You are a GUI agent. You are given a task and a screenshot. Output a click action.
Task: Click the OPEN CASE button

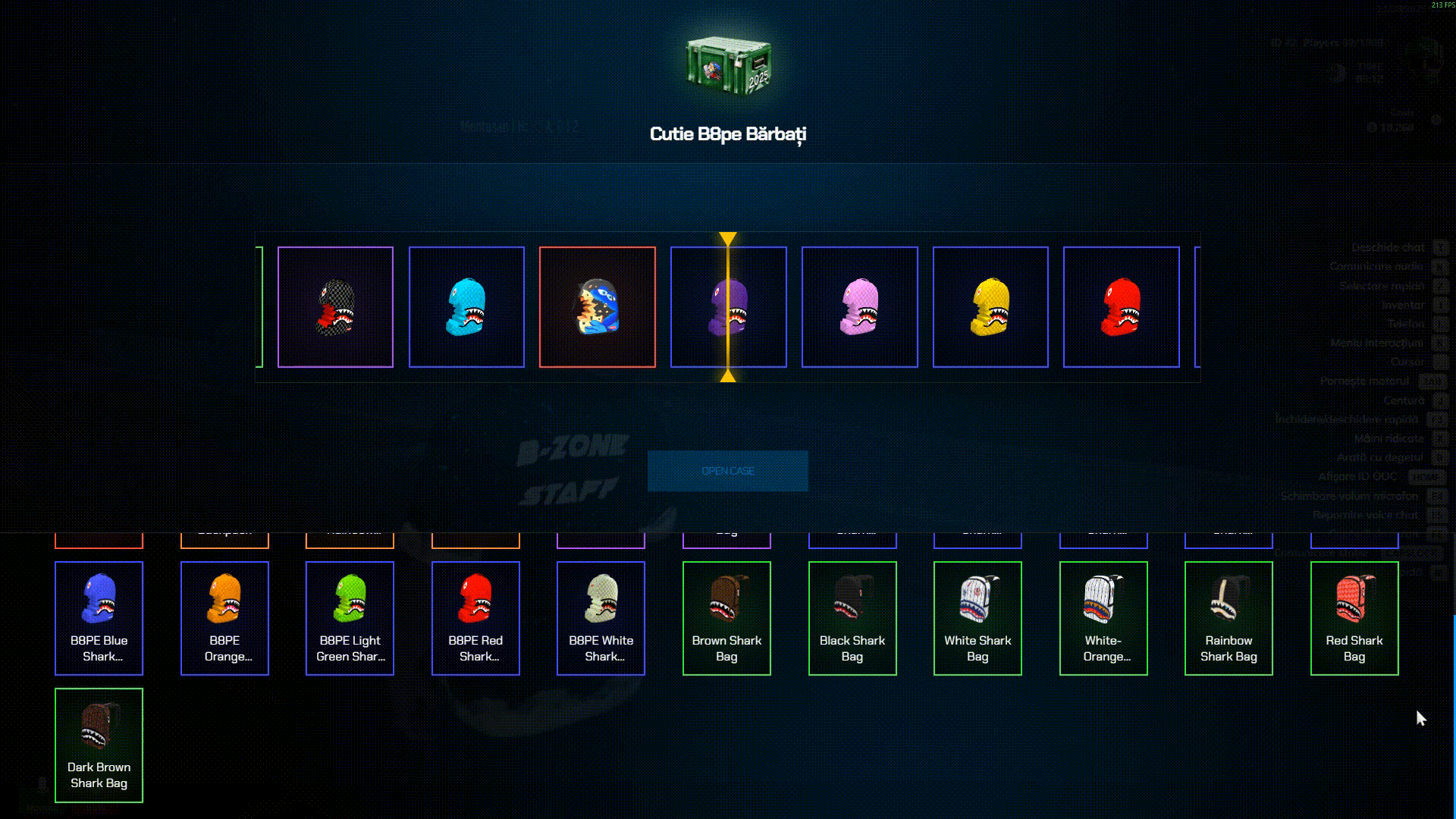pos(727,471)
